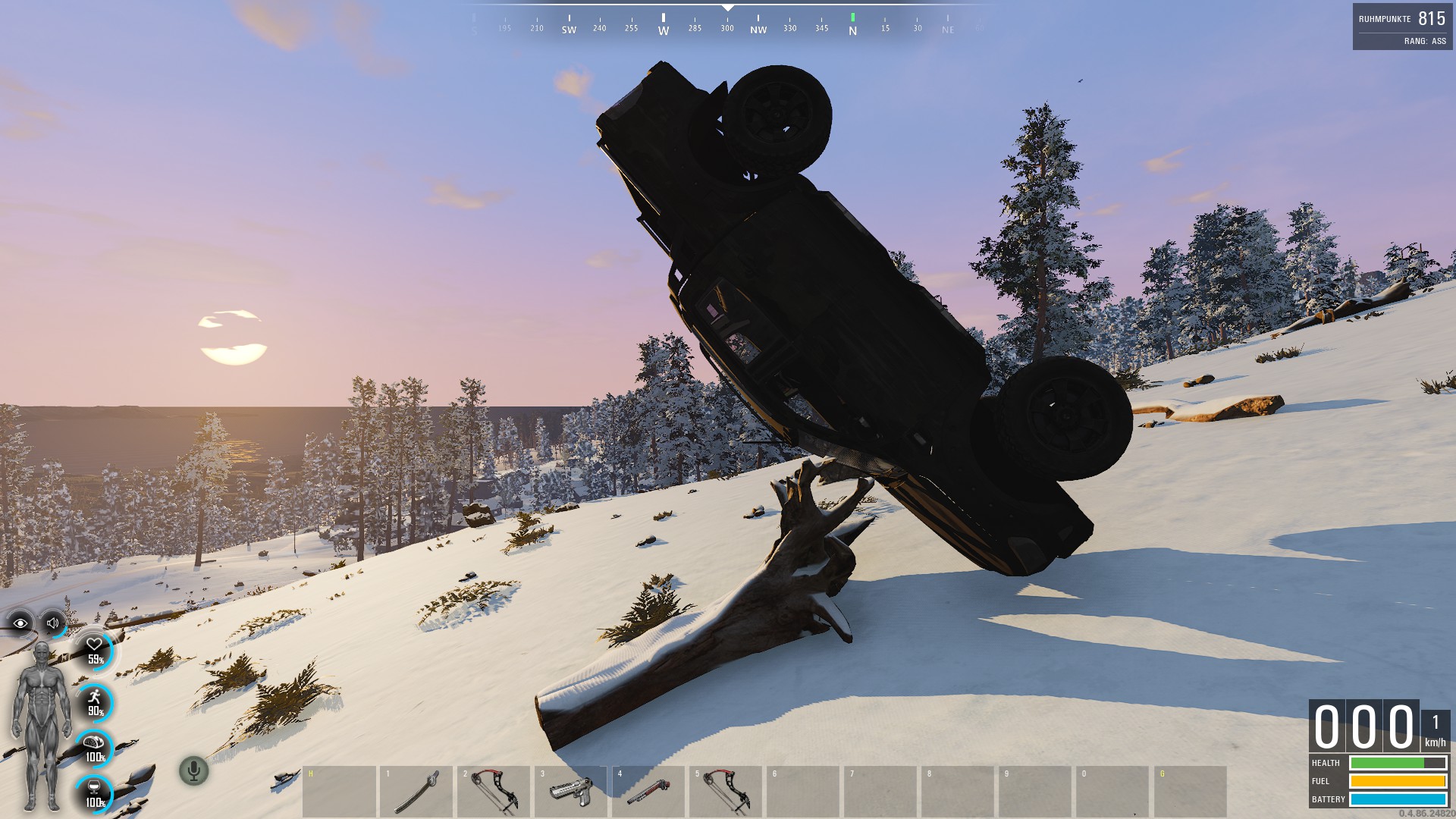Equip the compound bow in slot 5
This screenshot has height=819, width=1456.
click(x=726, y=791)
